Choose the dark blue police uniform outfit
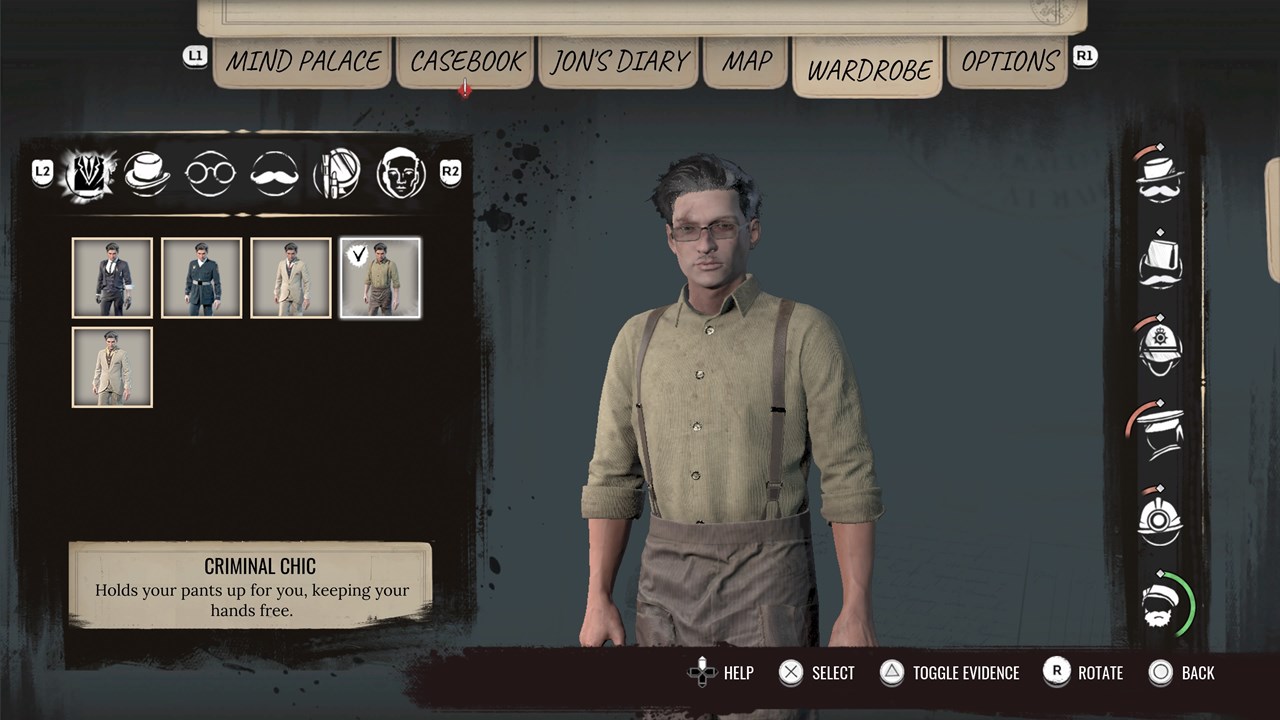Viewport: 1280px width, 720px height. point(201,278)
